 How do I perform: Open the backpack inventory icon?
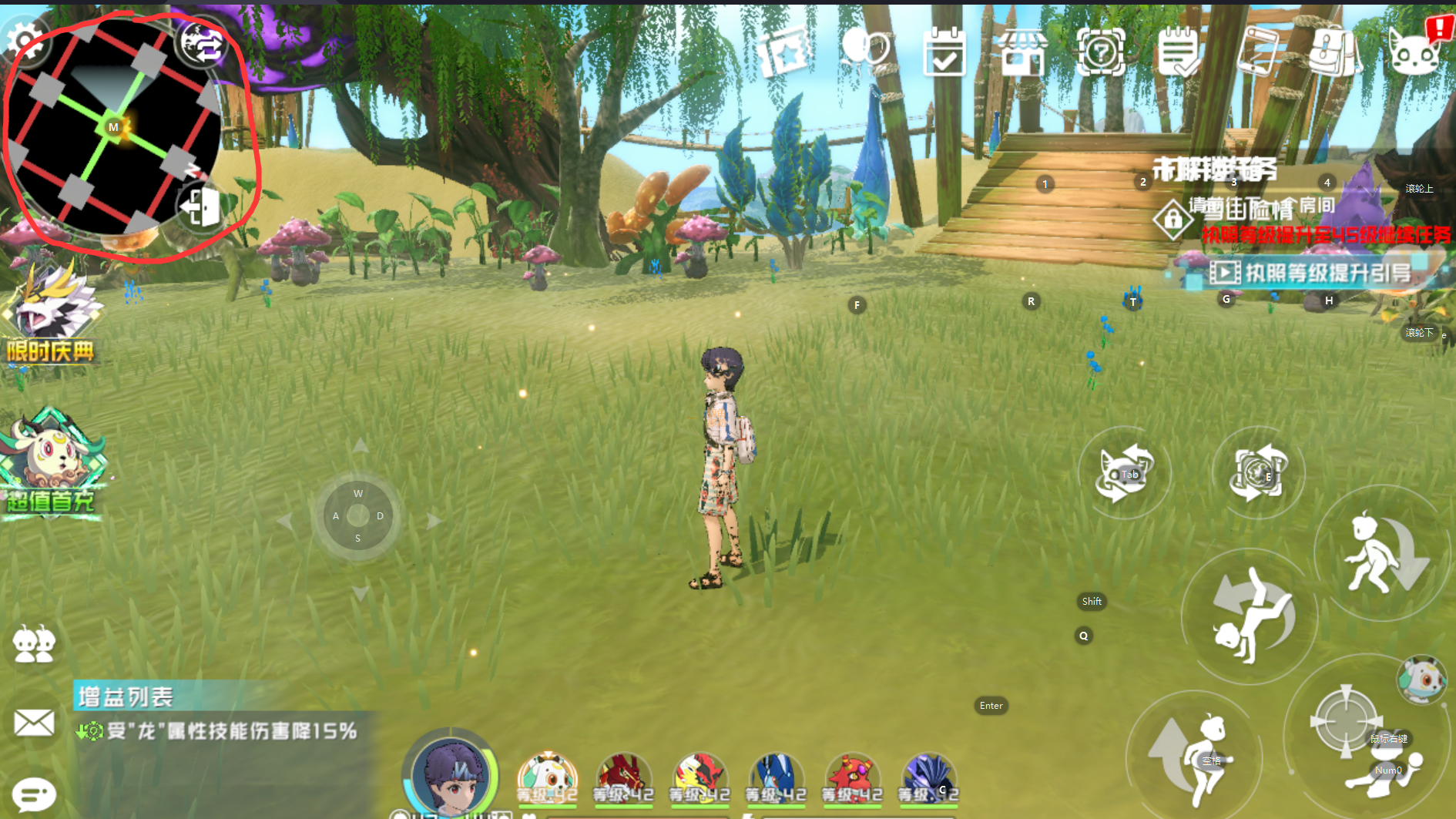coord(1335,52)
